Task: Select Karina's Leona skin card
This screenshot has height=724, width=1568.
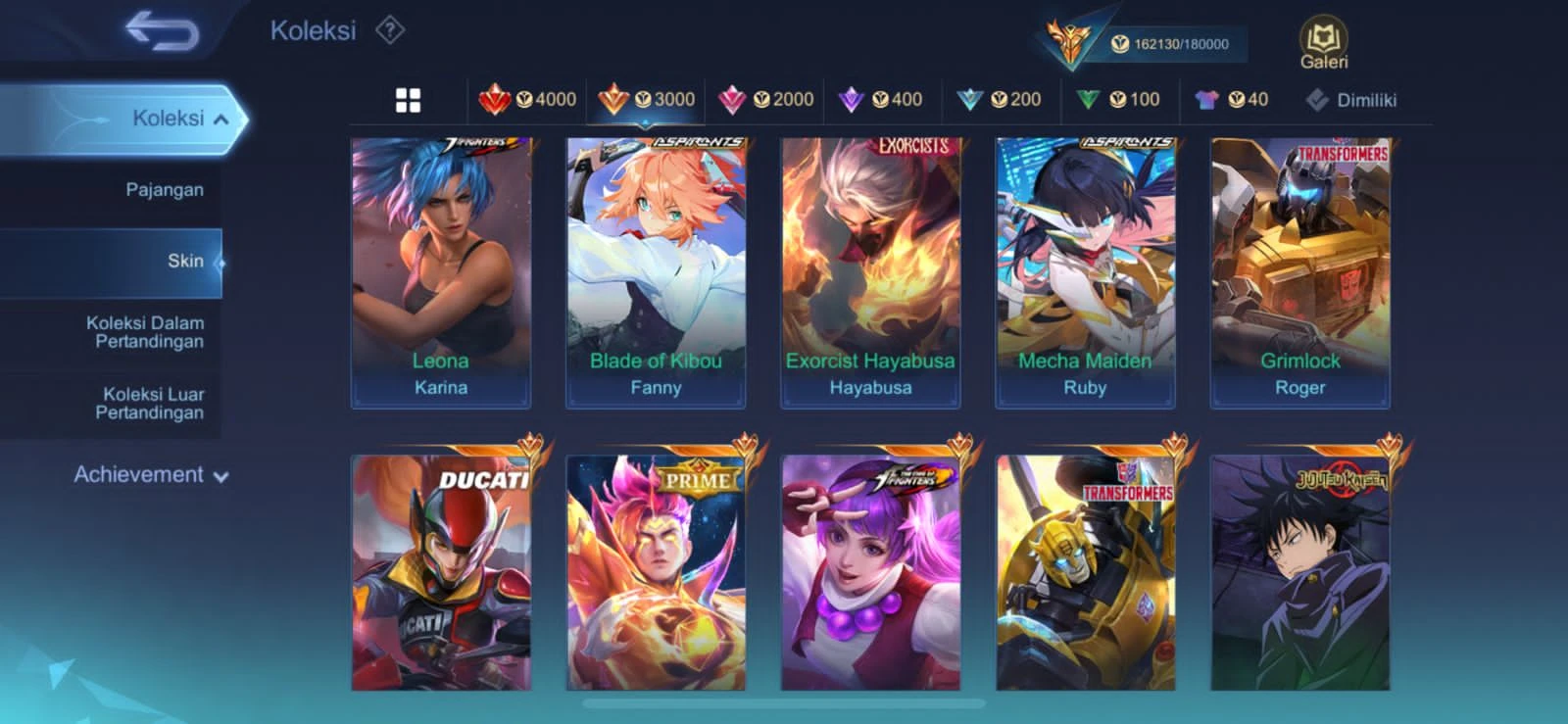Action: 441,271
